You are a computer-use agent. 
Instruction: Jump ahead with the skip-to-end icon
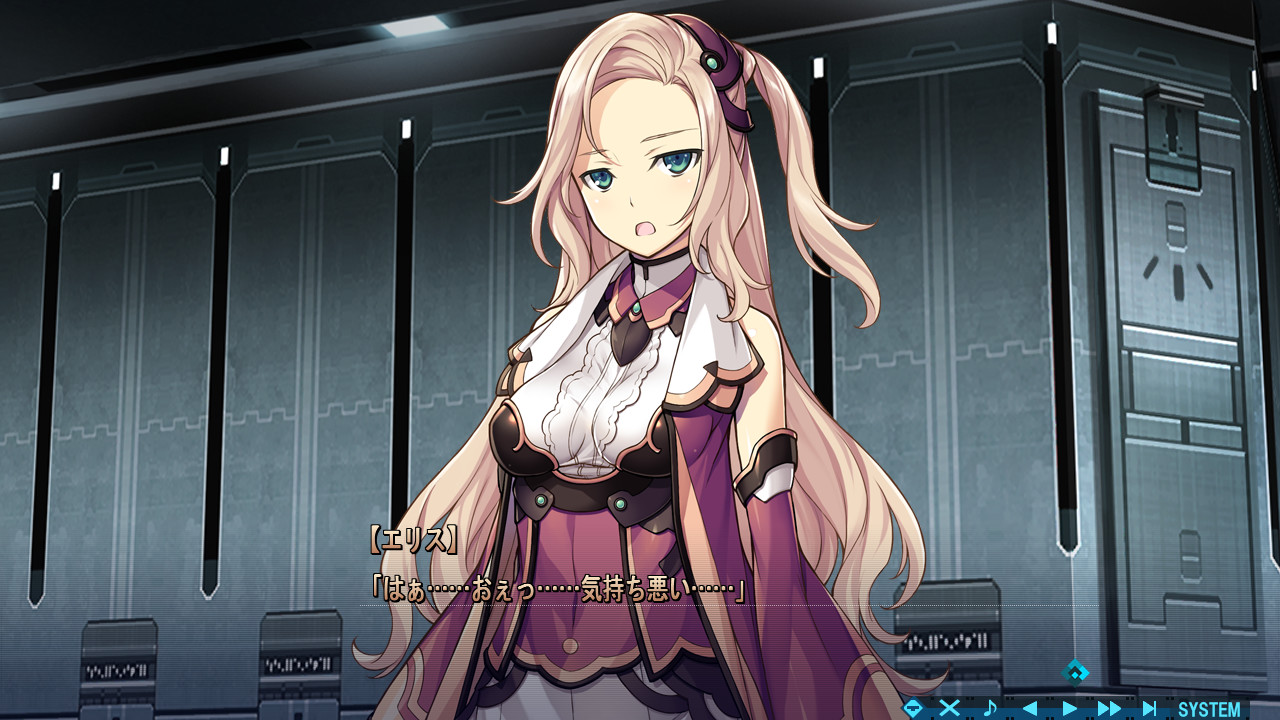coord(1149,707)
